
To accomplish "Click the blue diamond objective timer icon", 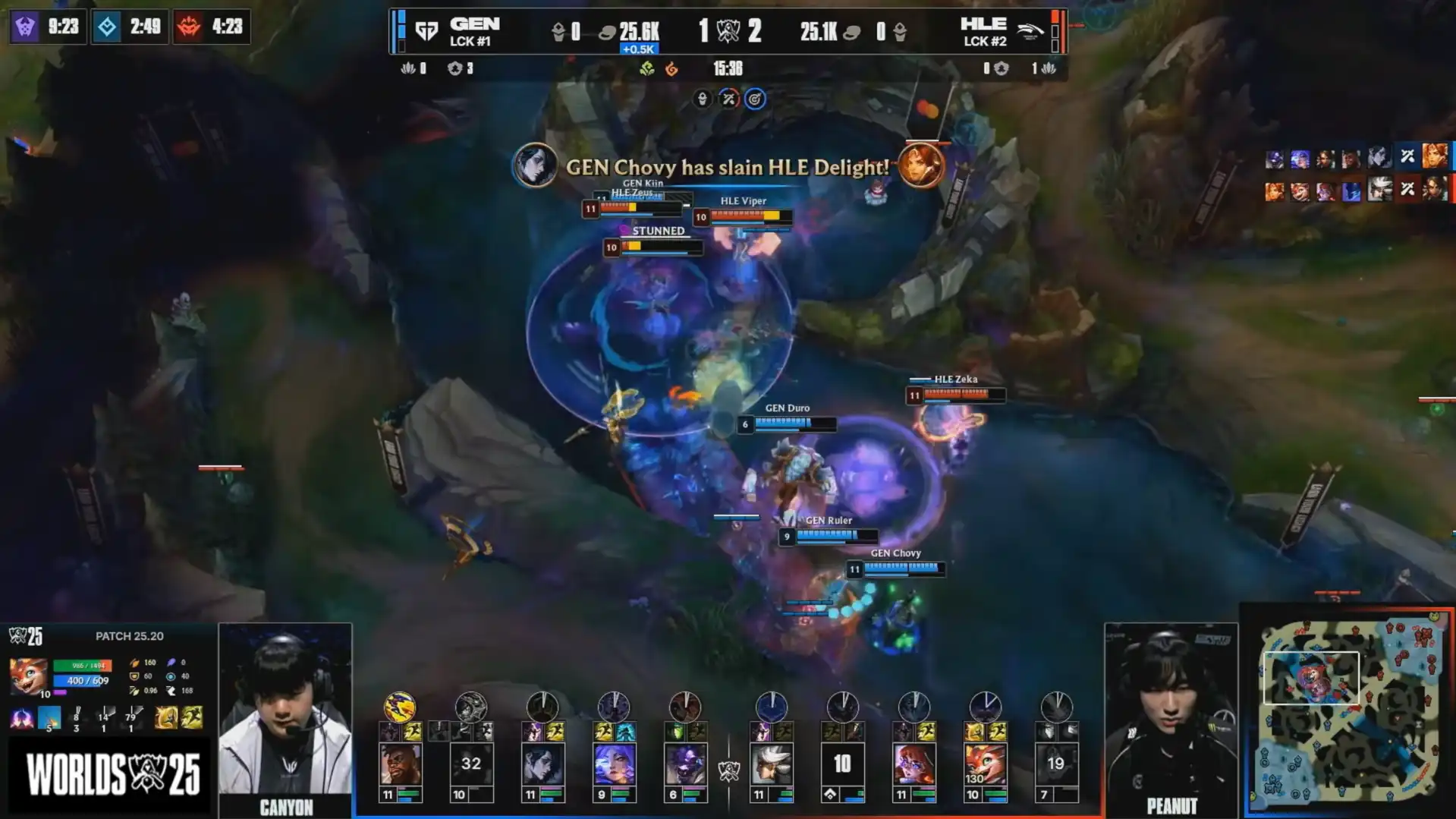I will point(107,27).
